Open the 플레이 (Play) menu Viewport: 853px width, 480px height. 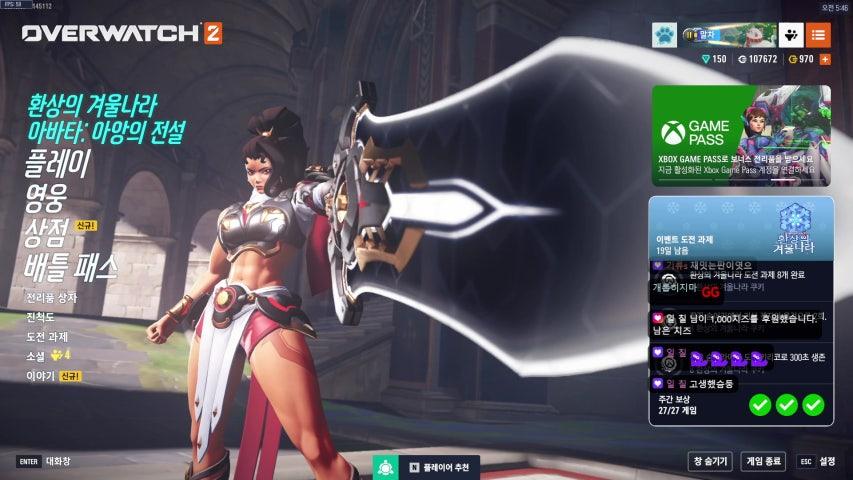click(57, 165)
